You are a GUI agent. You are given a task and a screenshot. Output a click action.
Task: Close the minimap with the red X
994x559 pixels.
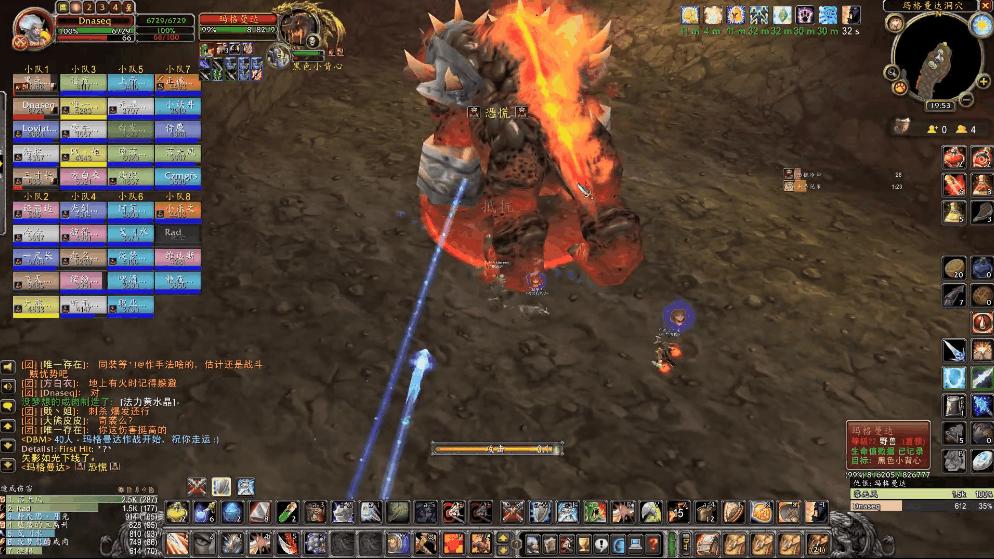(985, 6)
